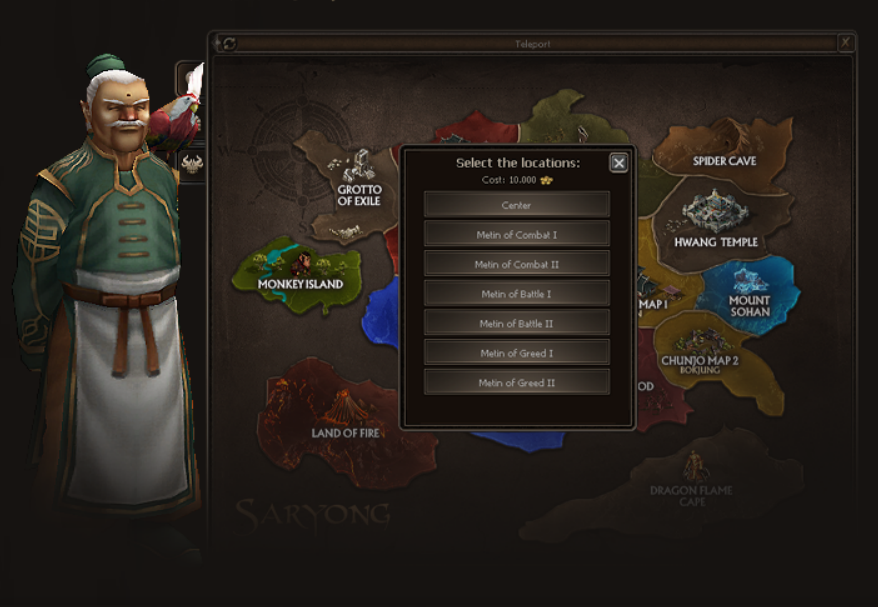Pick Monkey Island on the map

pos(299,273)
